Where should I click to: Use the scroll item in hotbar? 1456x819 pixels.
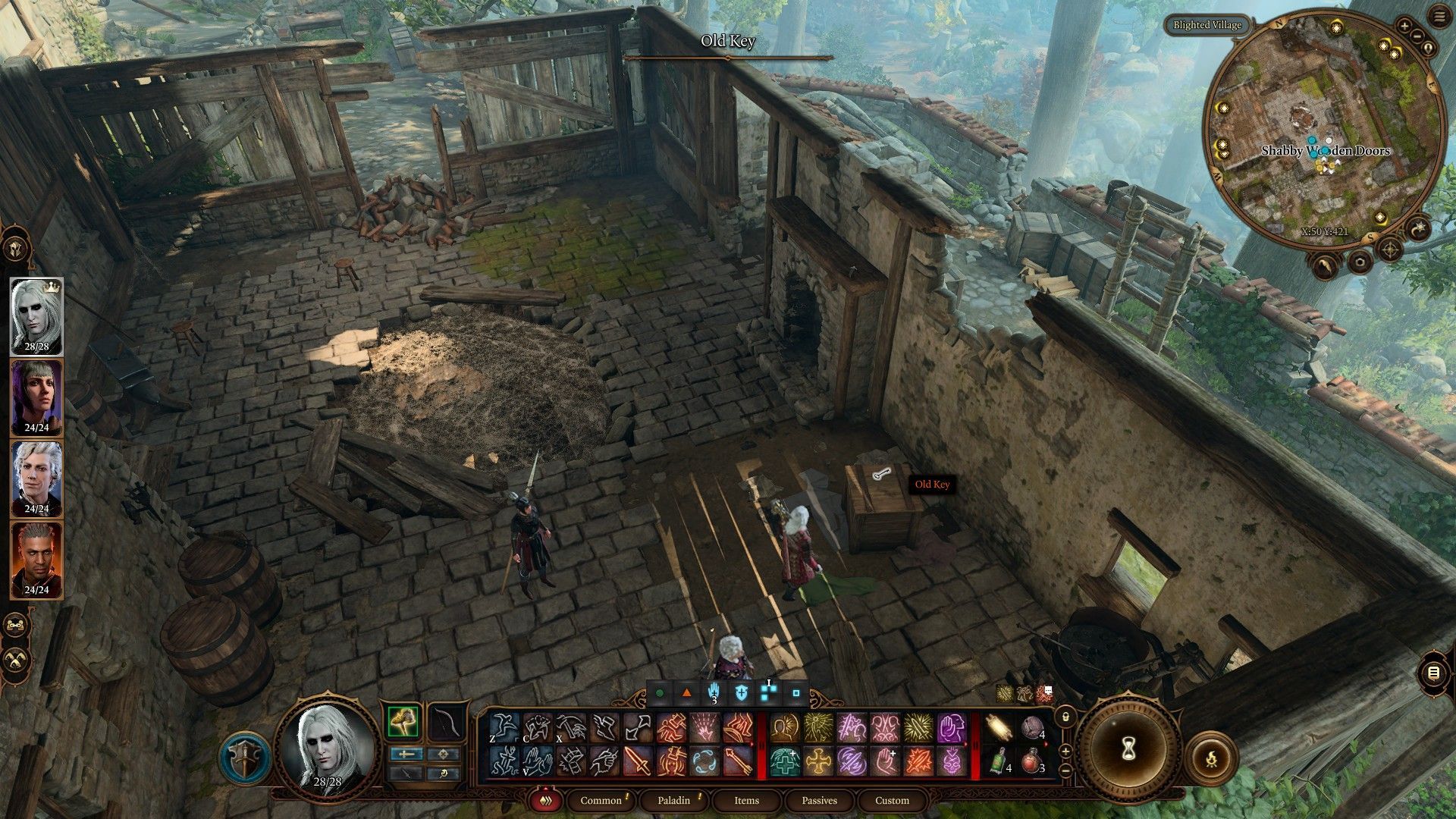(999, 729)
